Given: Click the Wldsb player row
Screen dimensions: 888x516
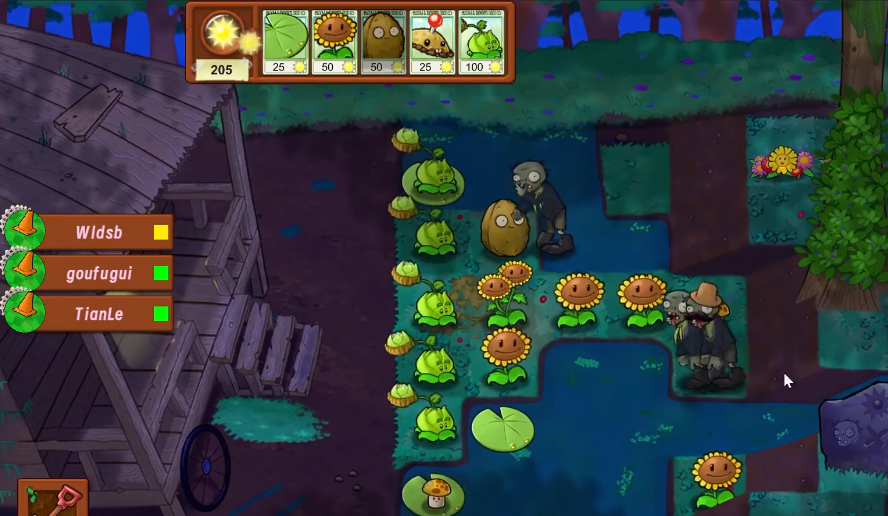Looking at the screenshot, I should click(x=98, y=232).
